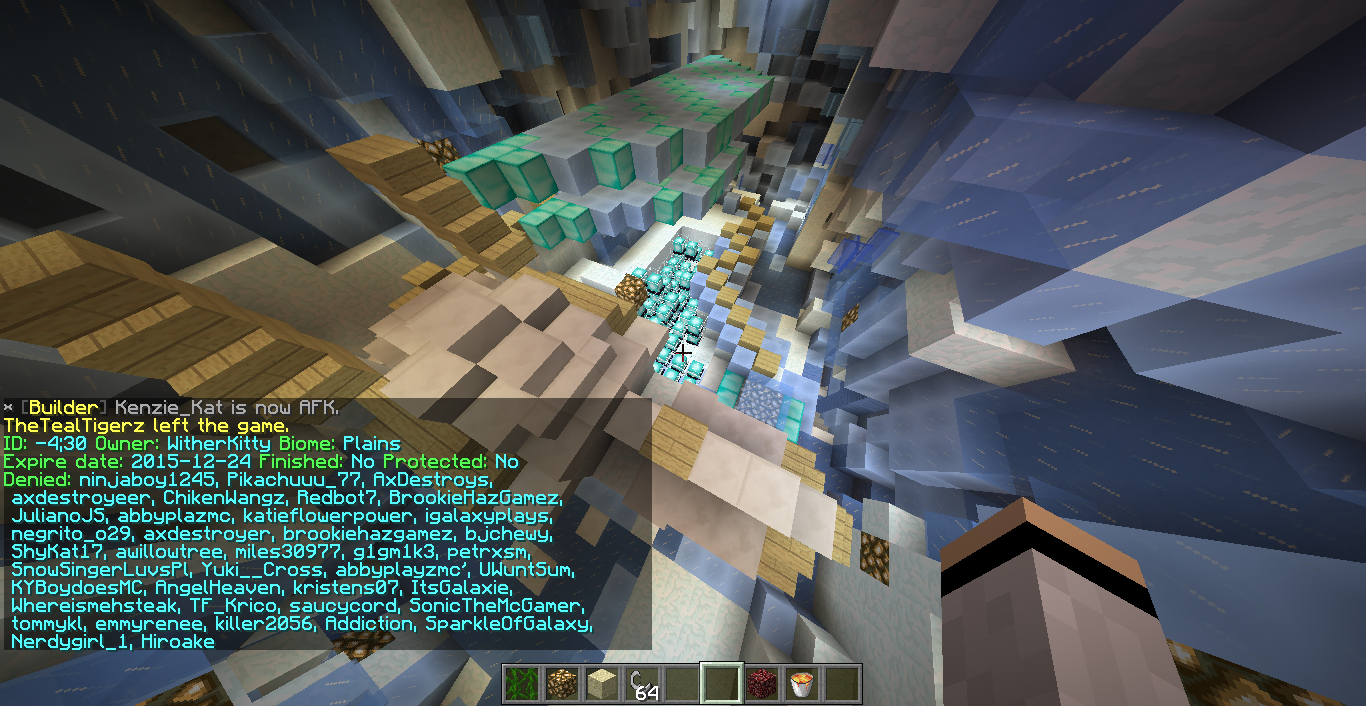Select the glowstone block slot

coord(561,684)
